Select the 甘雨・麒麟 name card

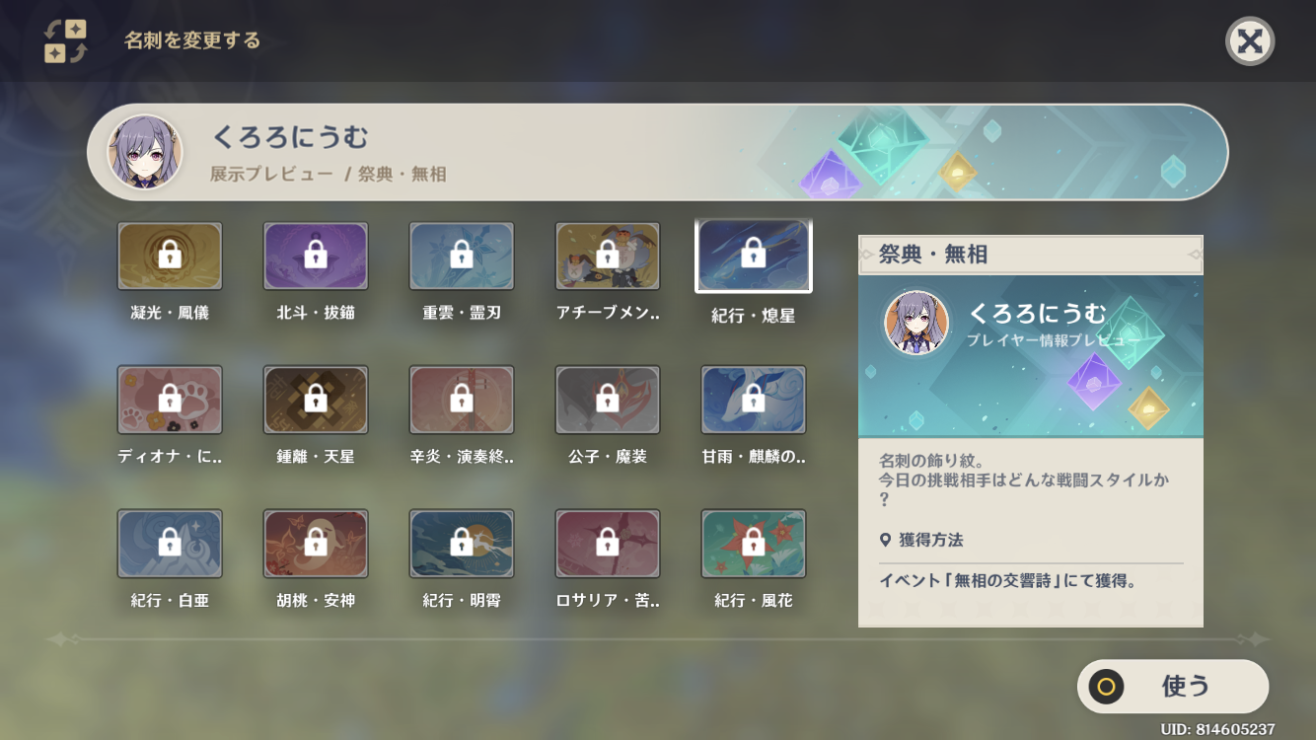753,399
